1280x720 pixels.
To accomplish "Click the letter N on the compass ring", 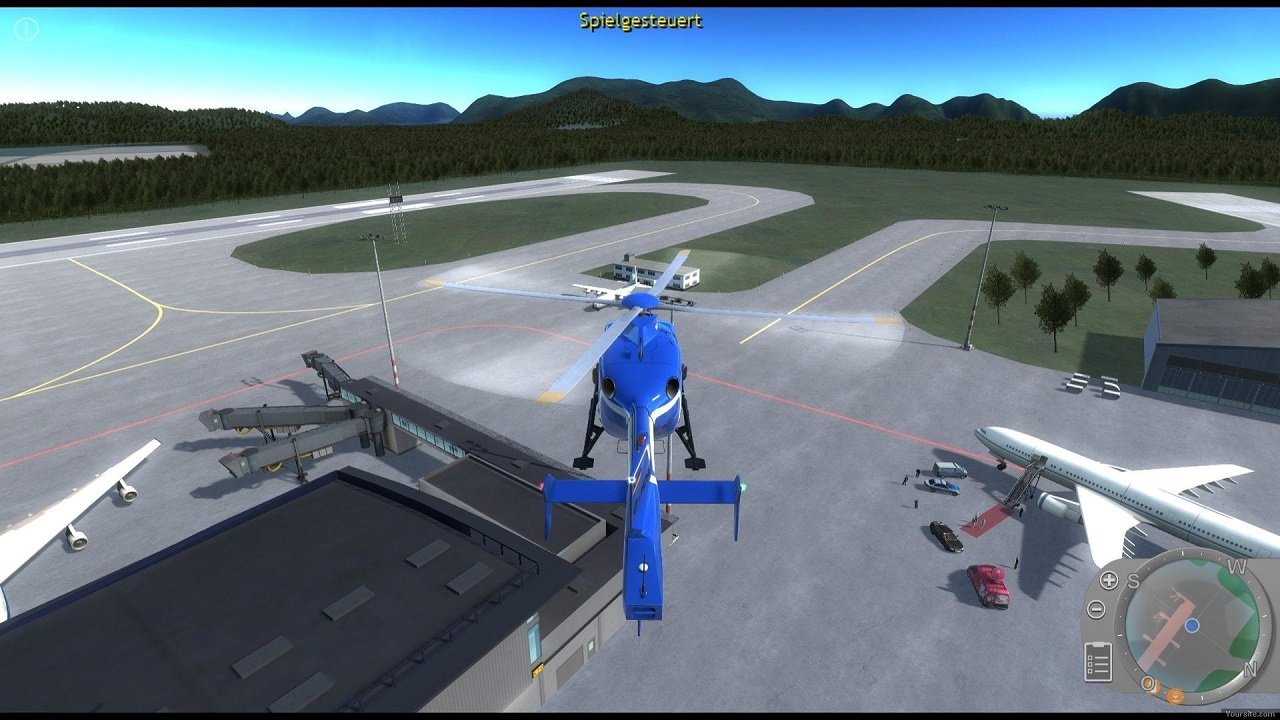I will click(1249, 669).
